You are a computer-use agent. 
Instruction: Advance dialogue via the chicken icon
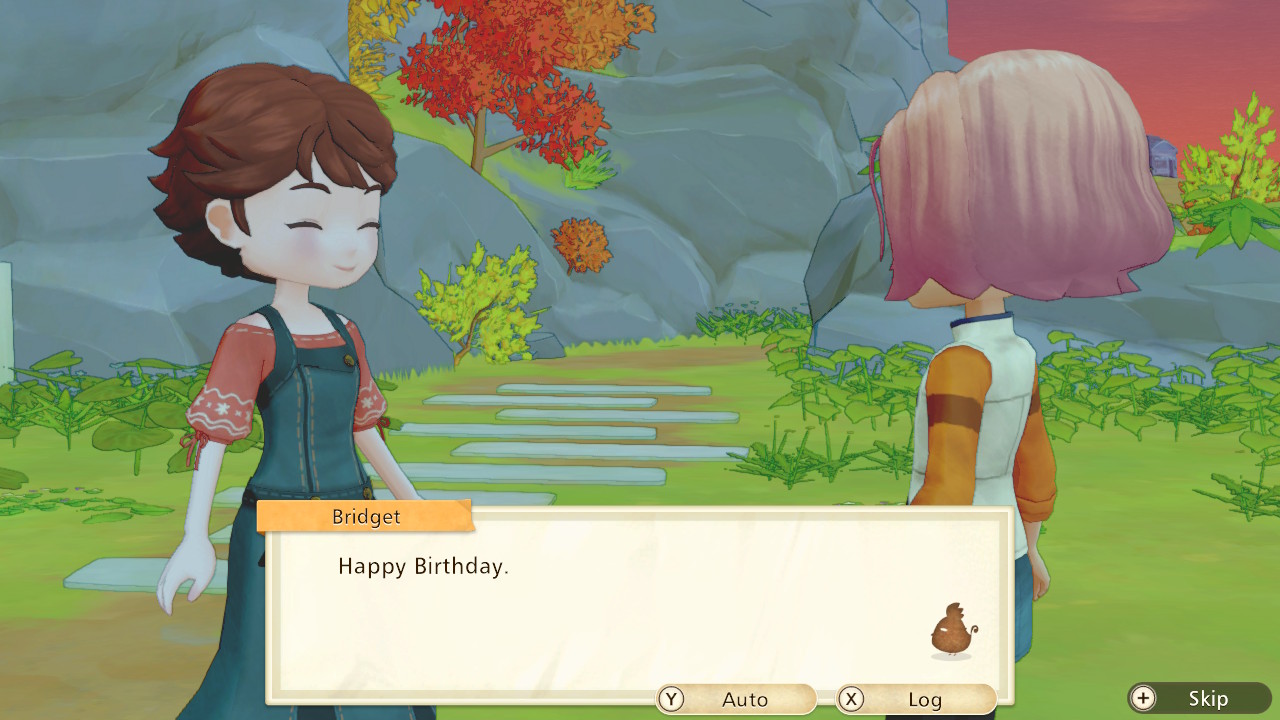point(953,631)
